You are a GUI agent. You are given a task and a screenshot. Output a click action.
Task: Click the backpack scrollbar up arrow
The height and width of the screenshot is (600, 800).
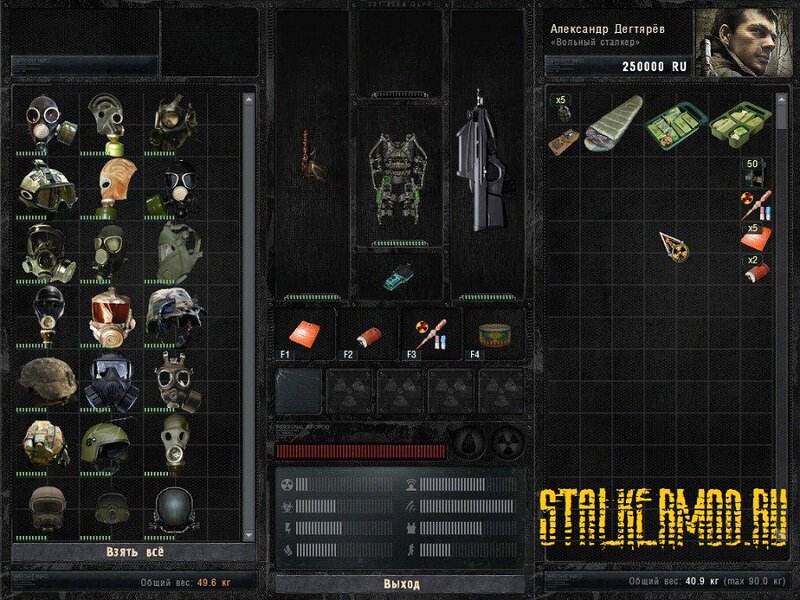781,95
